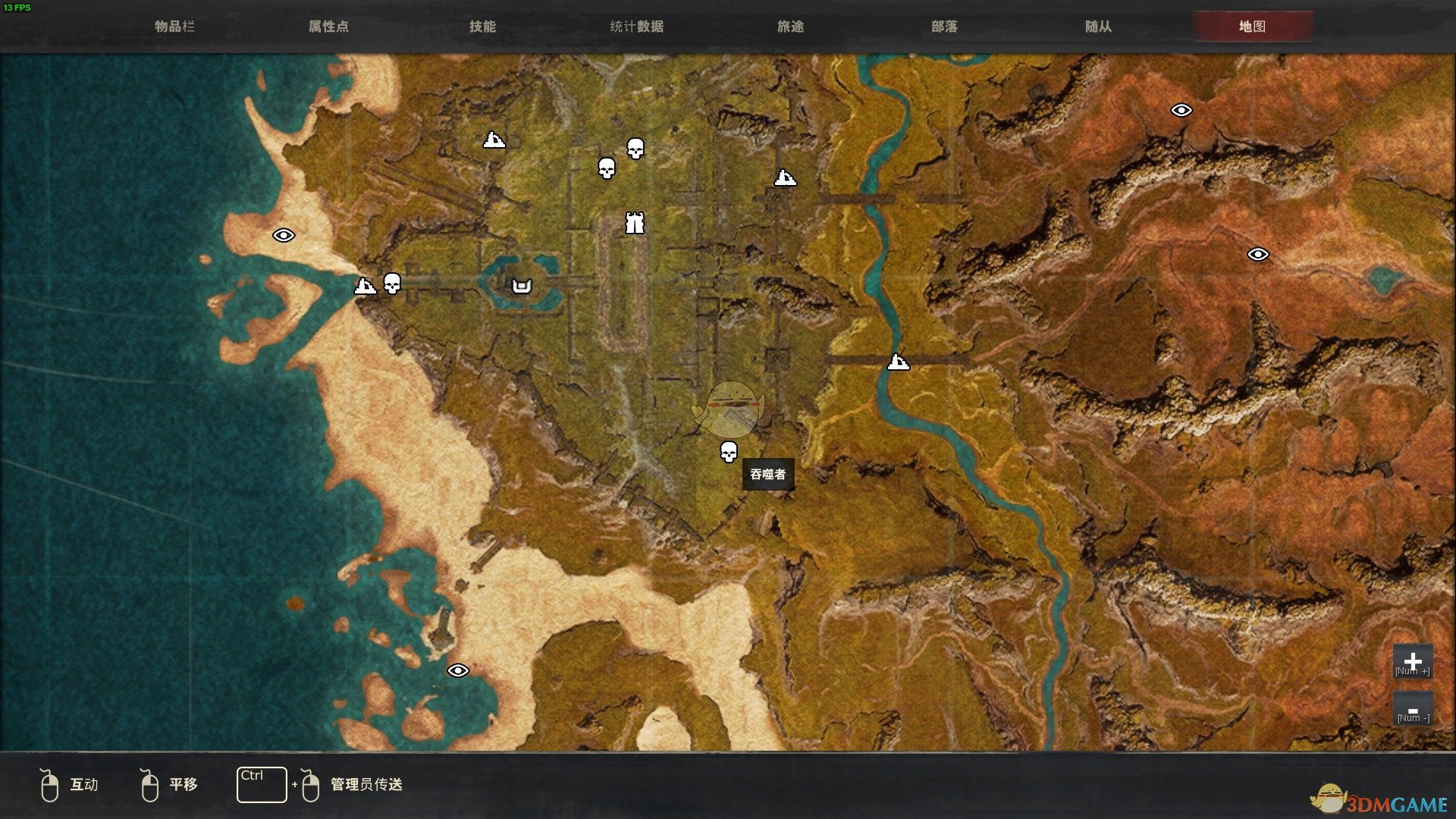
Task: Click the arena marker inside the moat
Action: coord(522,286)
